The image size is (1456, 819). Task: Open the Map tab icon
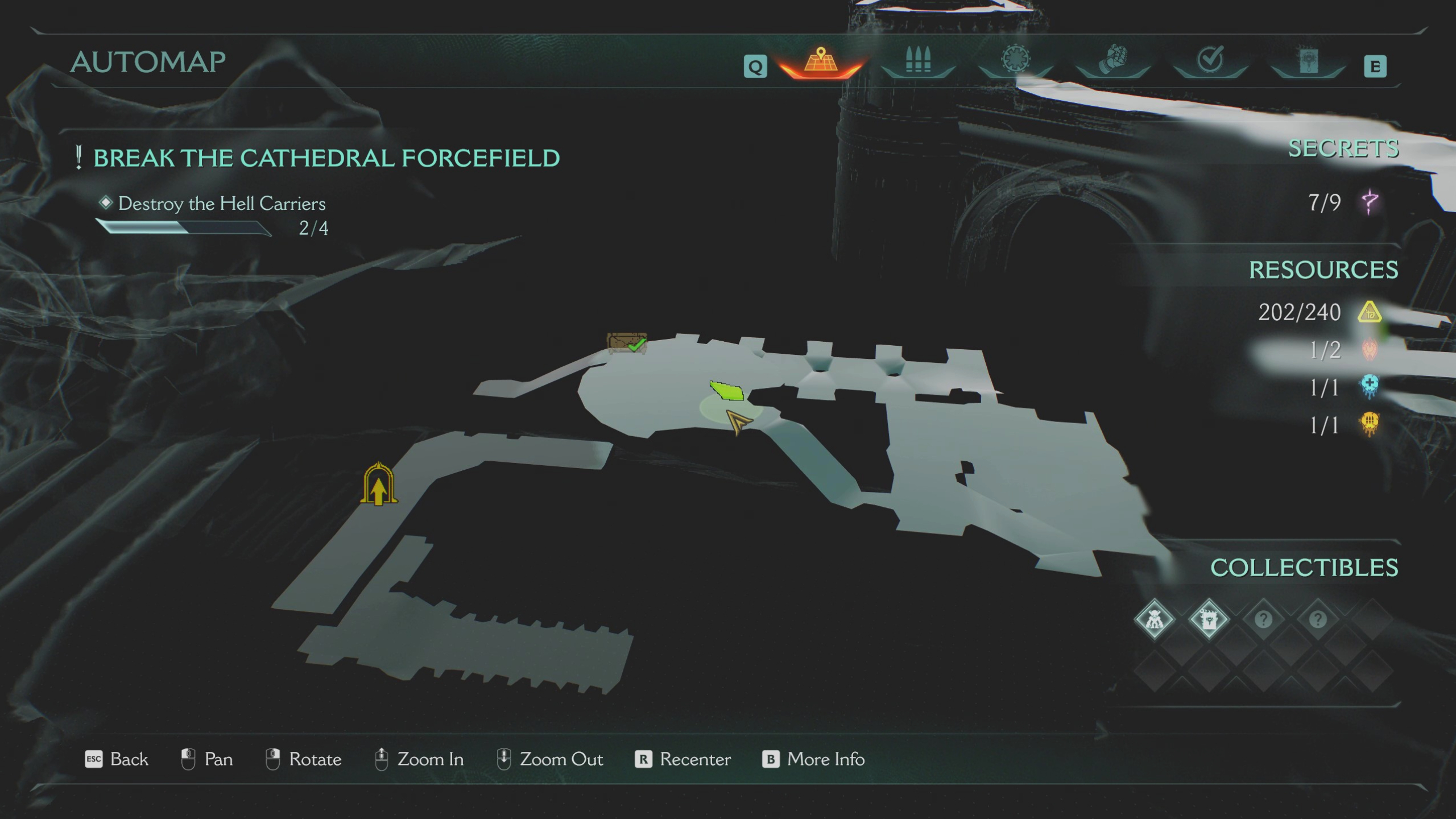pyautogui.click(x=820, y=63)
